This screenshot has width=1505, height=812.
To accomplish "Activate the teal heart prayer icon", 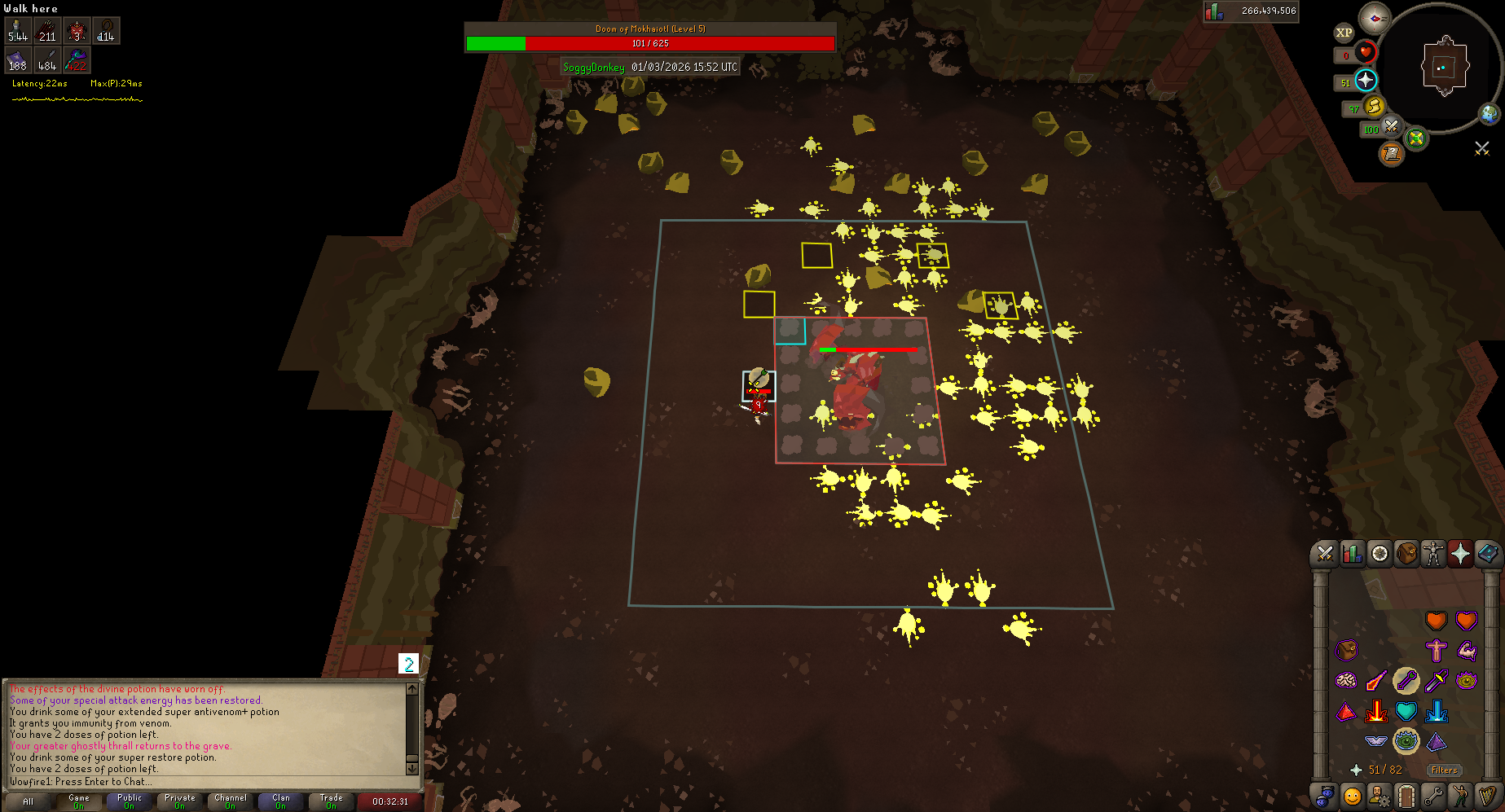I will [x=1406, y=711].
